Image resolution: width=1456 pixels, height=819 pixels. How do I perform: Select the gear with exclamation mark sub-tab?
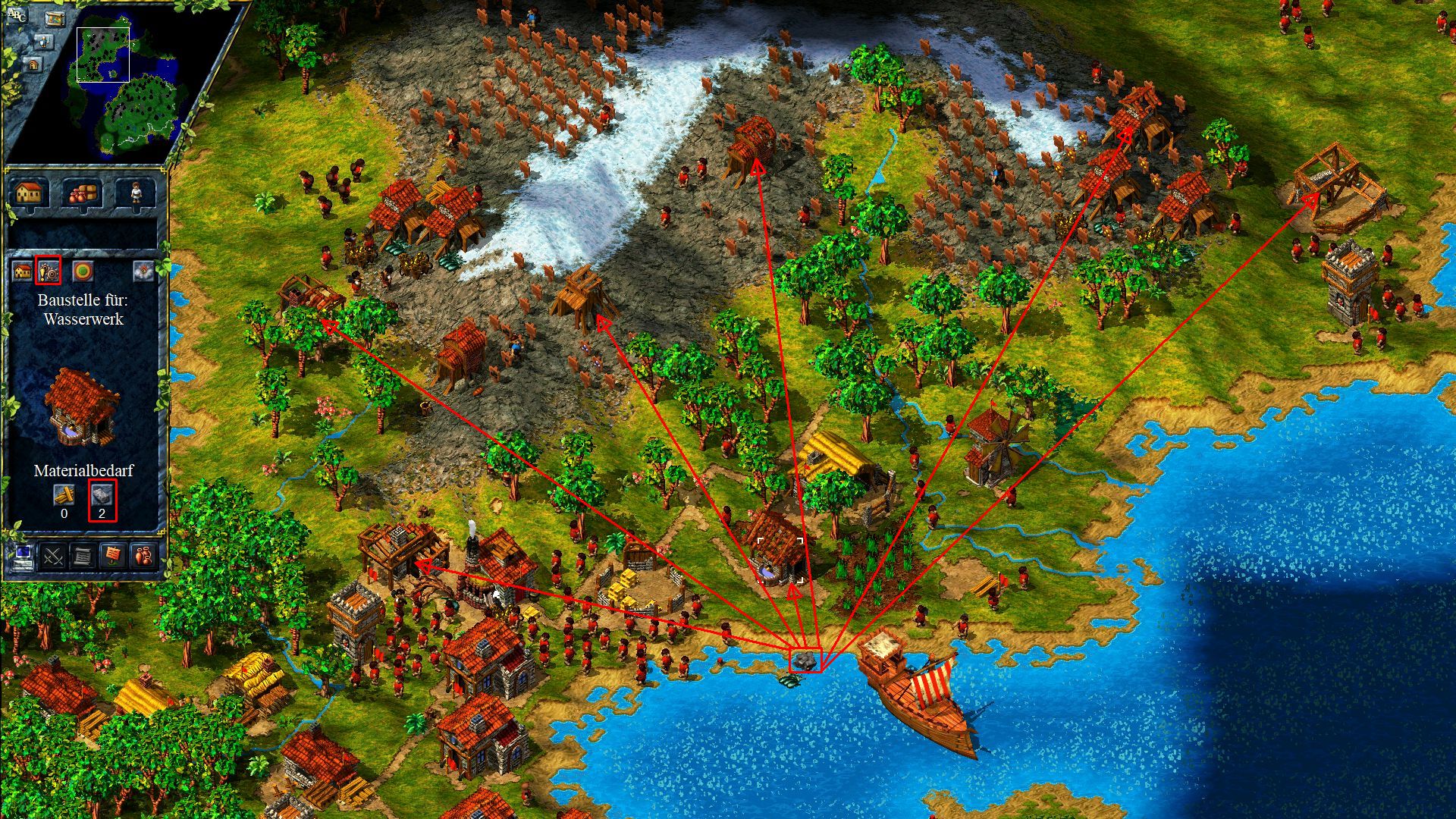click(50, 270)
